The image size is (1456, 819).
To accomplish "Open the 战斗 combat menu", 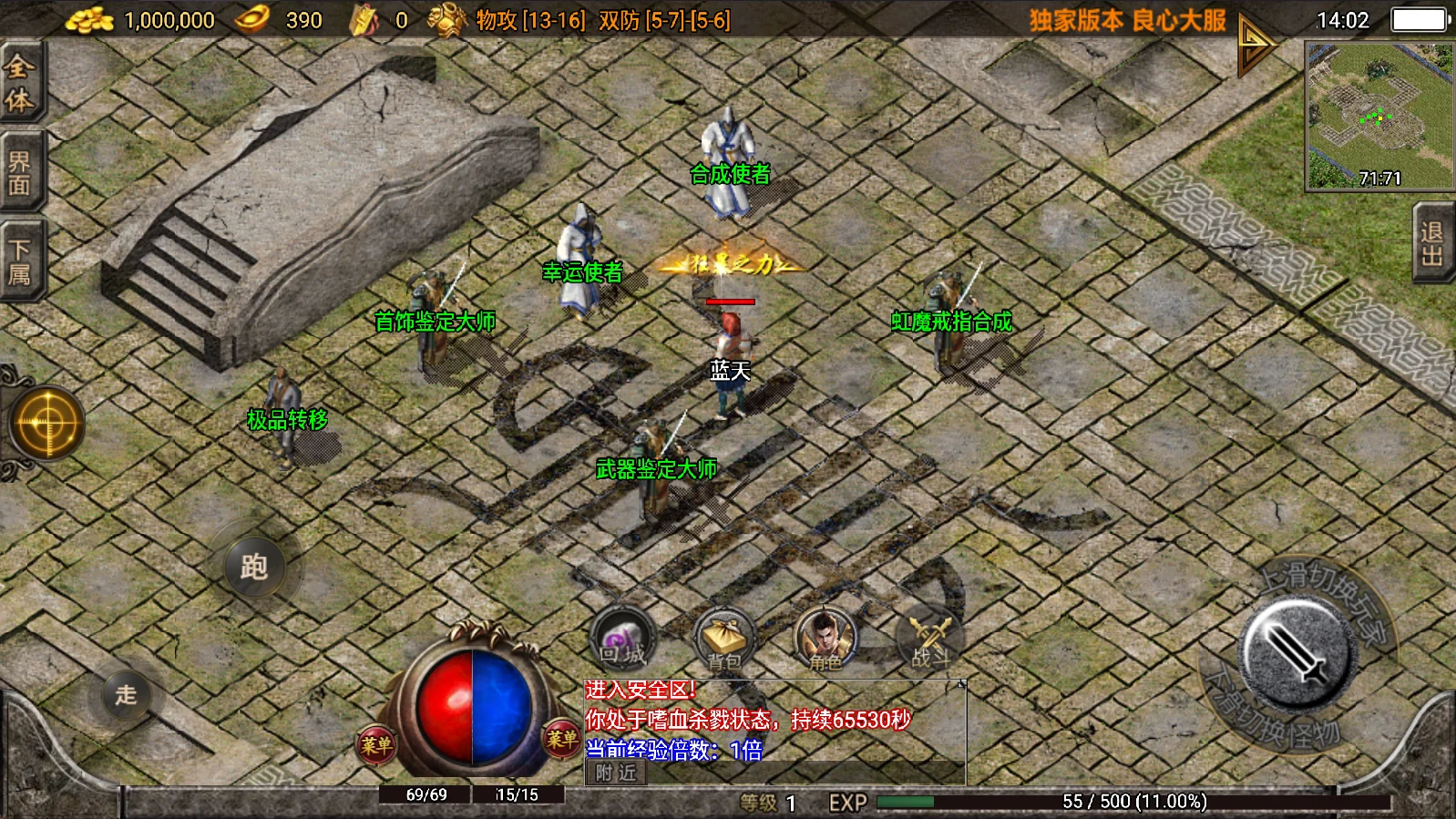I will point(930,640).
